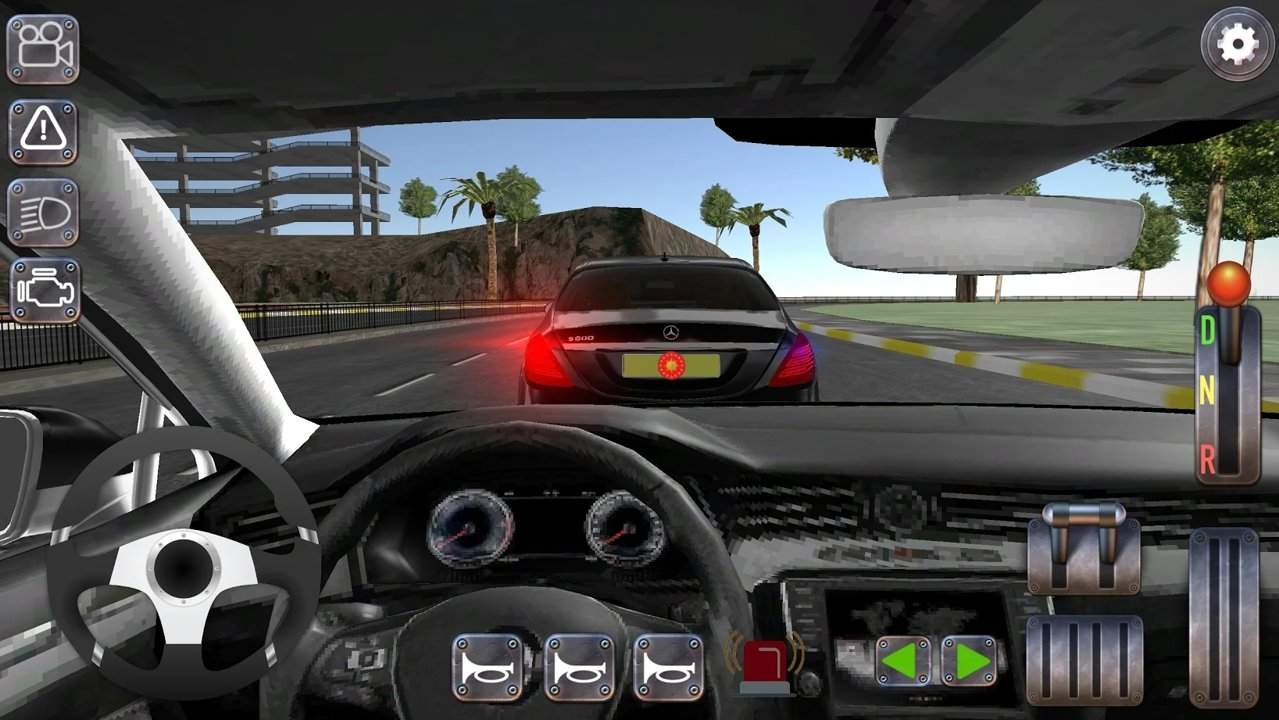Screen dimensions: 1279x720
Task: Toggle the hazard warning lights
Action: click(43, 130)
